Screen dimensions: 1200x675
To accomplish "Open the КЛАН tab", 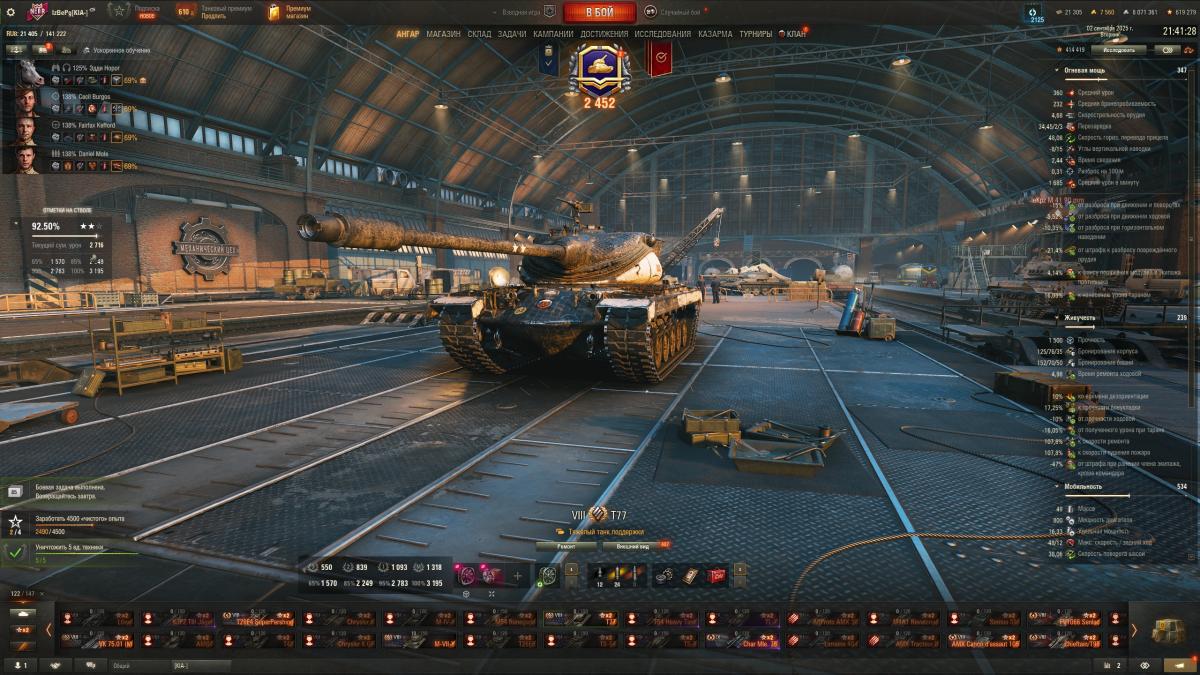I will (x=795, y=34).
